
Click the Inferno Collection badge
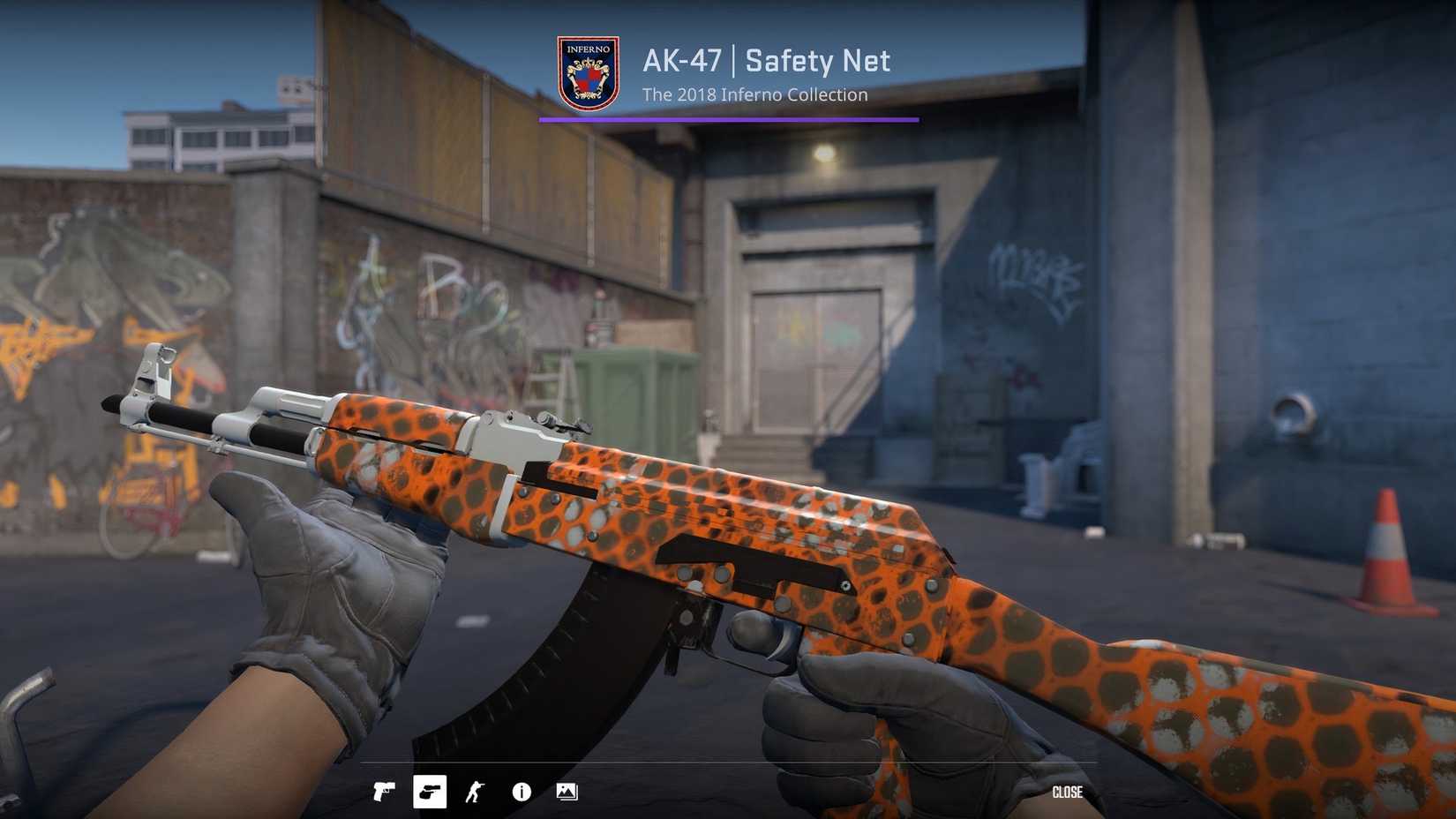point(588,72)
